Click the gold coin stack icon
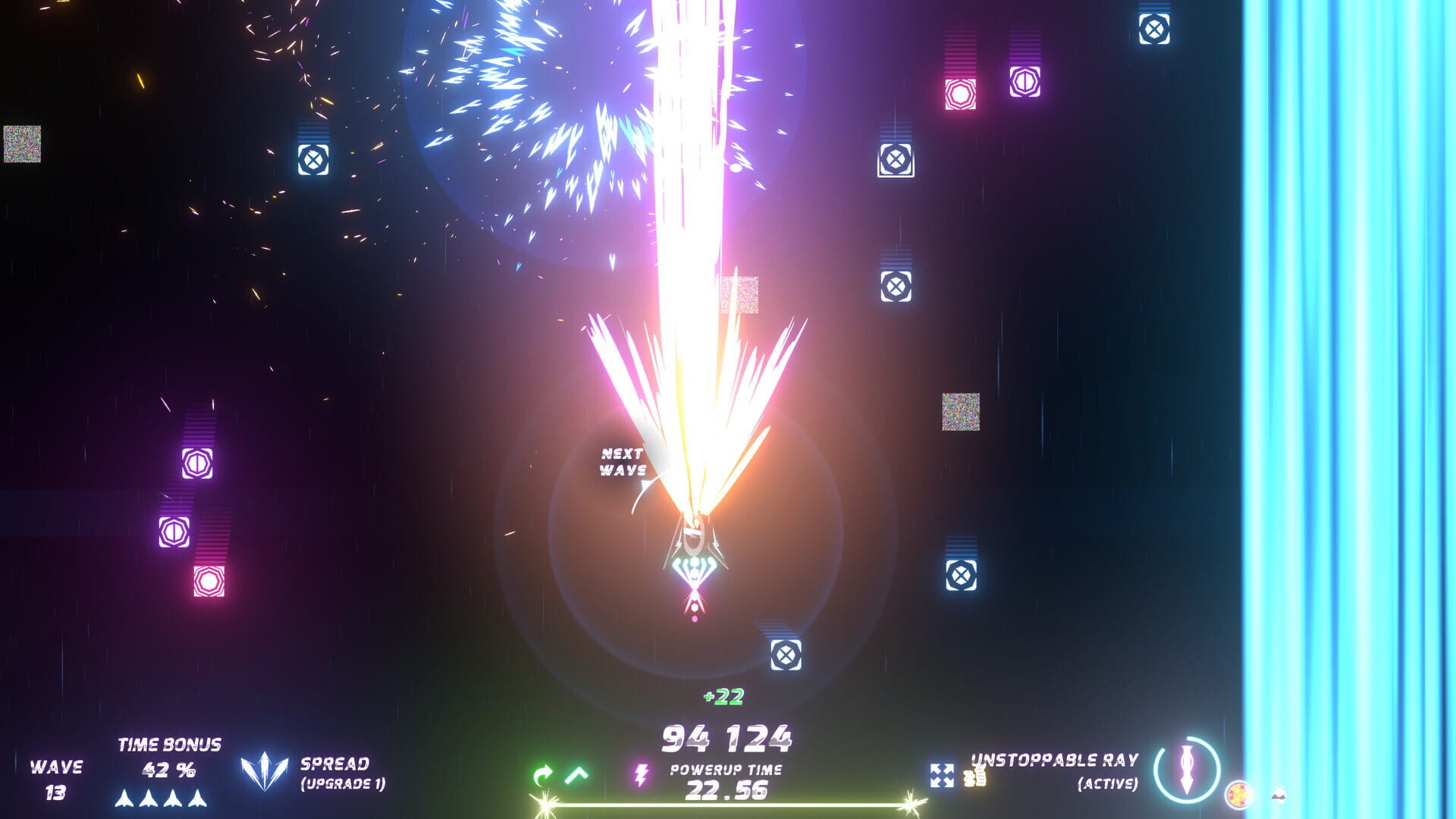 pyautogui.click(x=974, y=776)
